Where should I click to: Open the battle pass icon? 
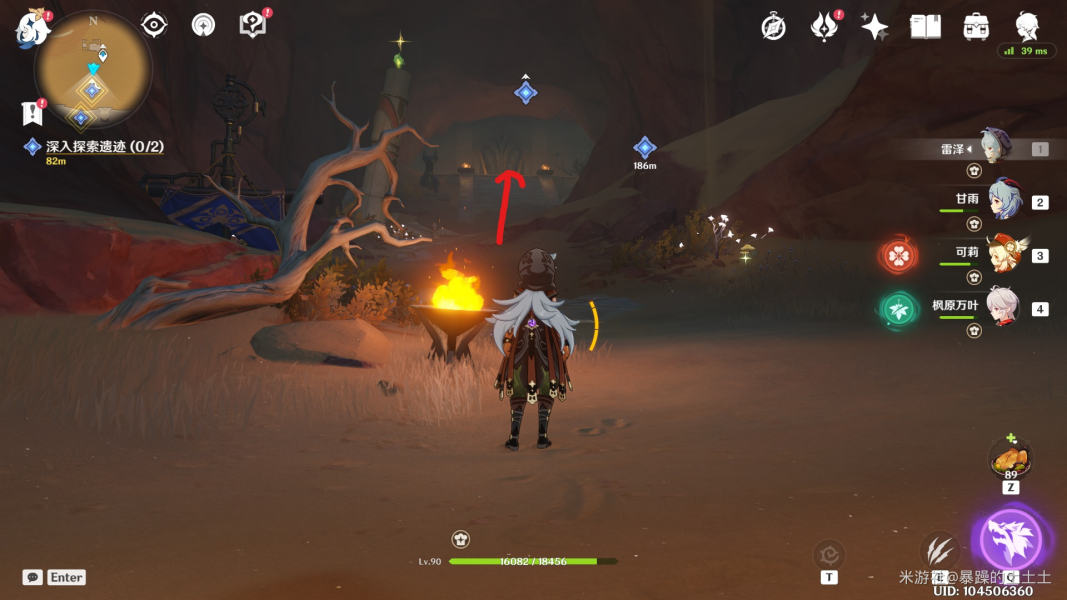click(x=824, y=27)
